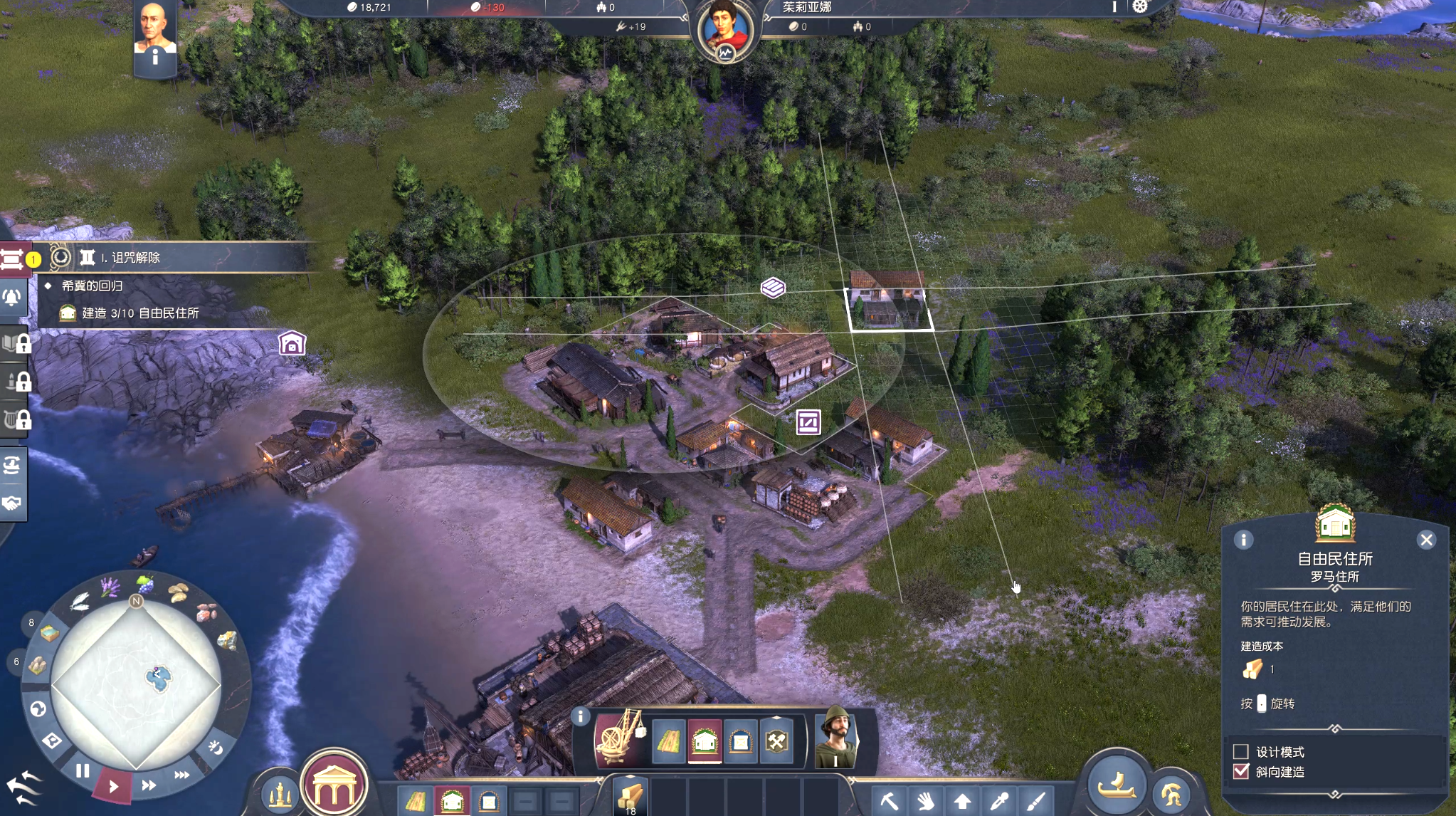
Task: Open the diplomacy handshake menu
Action: (x=12, y=503)
